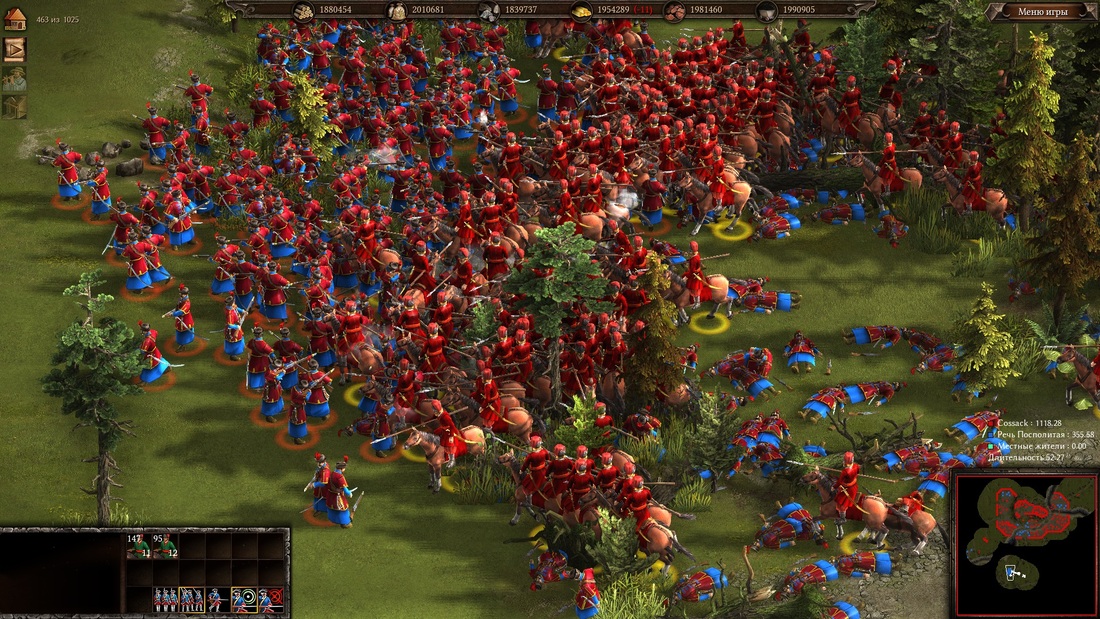Click the wooden building frame icon
Viewport: 1100px width, 619px height.
tap(14, 106)
